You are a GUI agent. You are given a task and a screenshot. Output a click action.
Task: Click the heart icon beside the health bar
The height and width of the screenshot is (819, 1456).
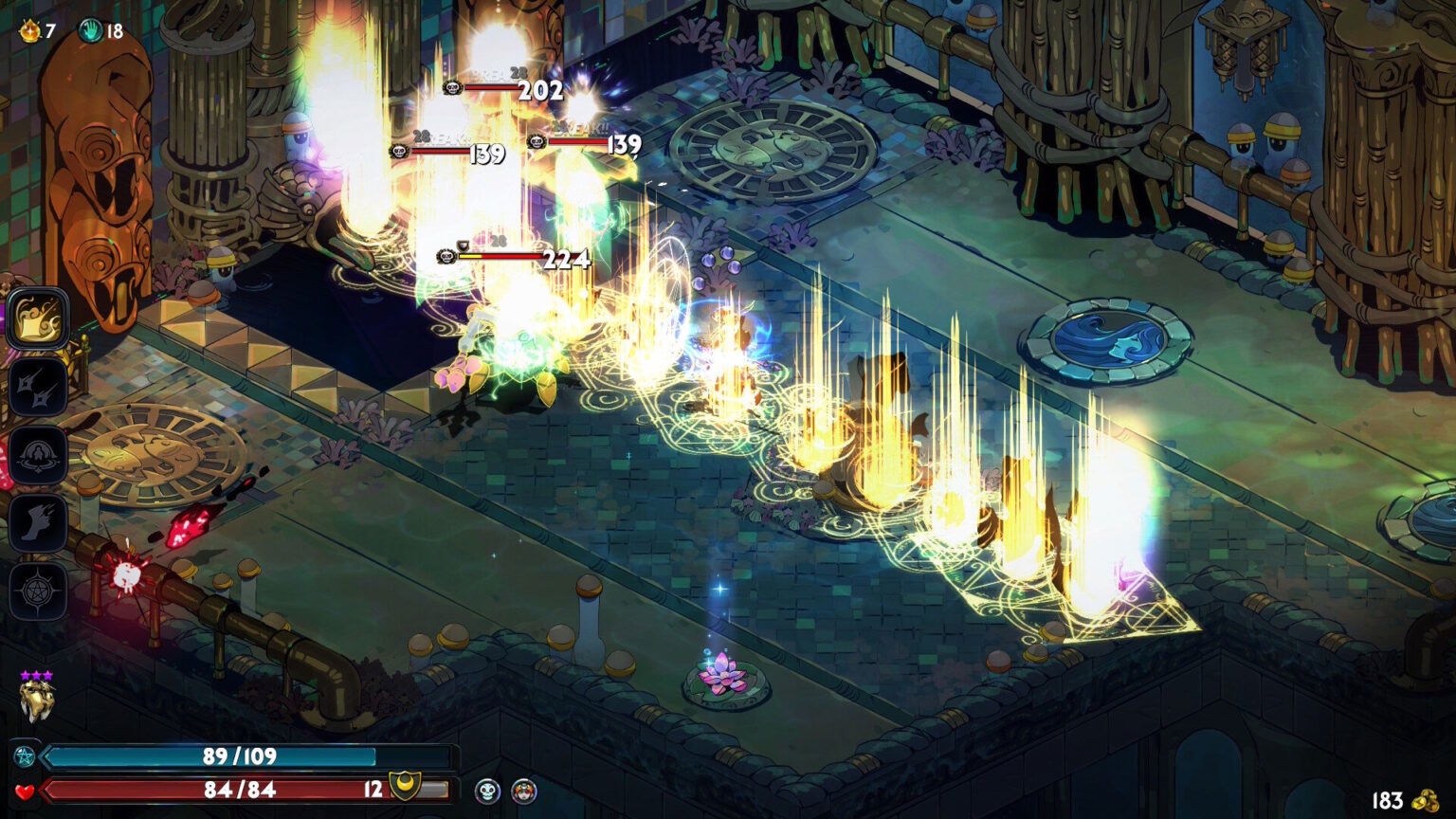click(x=23, y=794)
